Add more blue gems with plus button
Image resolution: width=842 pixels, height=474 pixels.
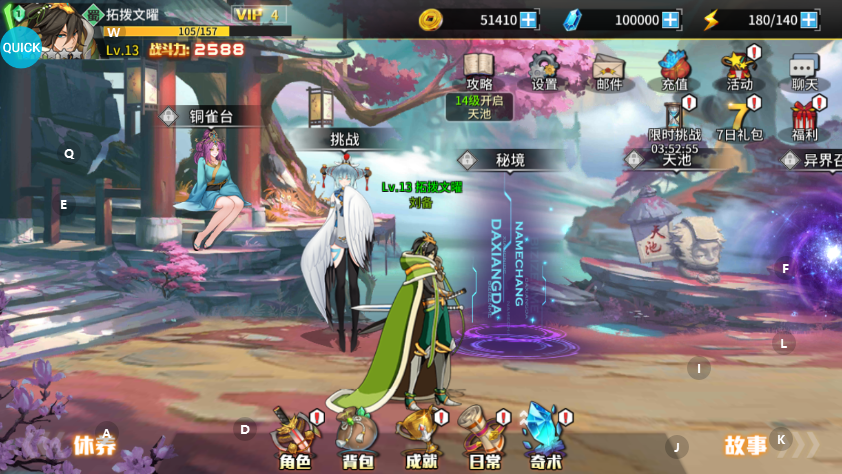(670, 20)
